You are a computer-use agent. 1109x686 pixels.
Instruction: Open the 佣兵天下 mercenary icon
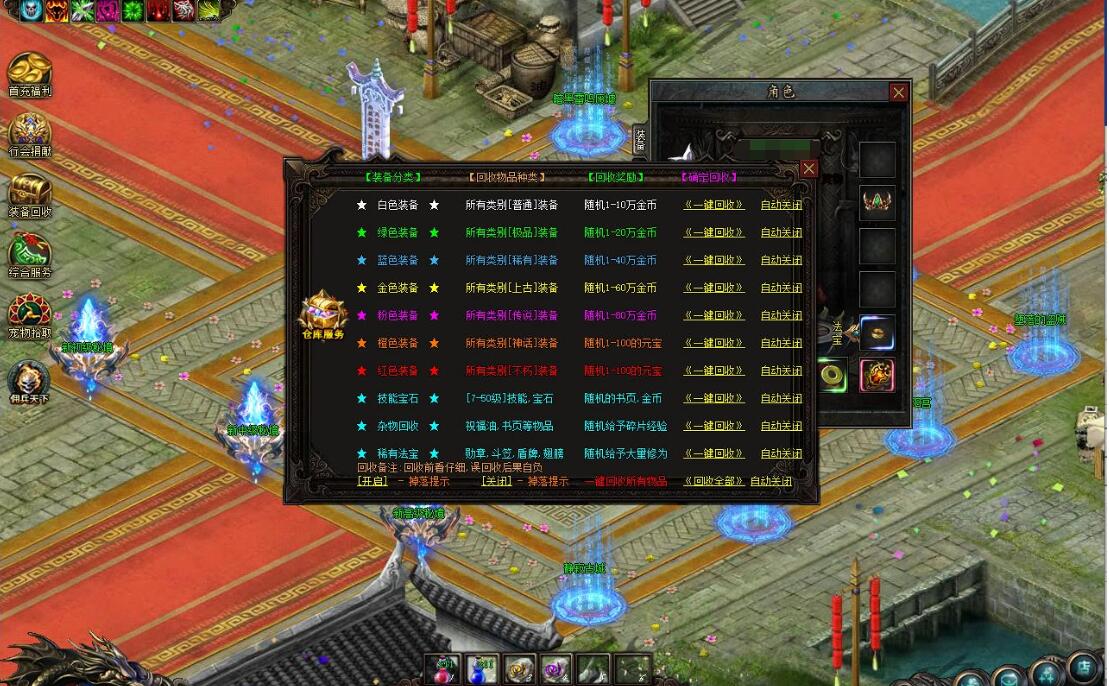[x=29, y=379]
